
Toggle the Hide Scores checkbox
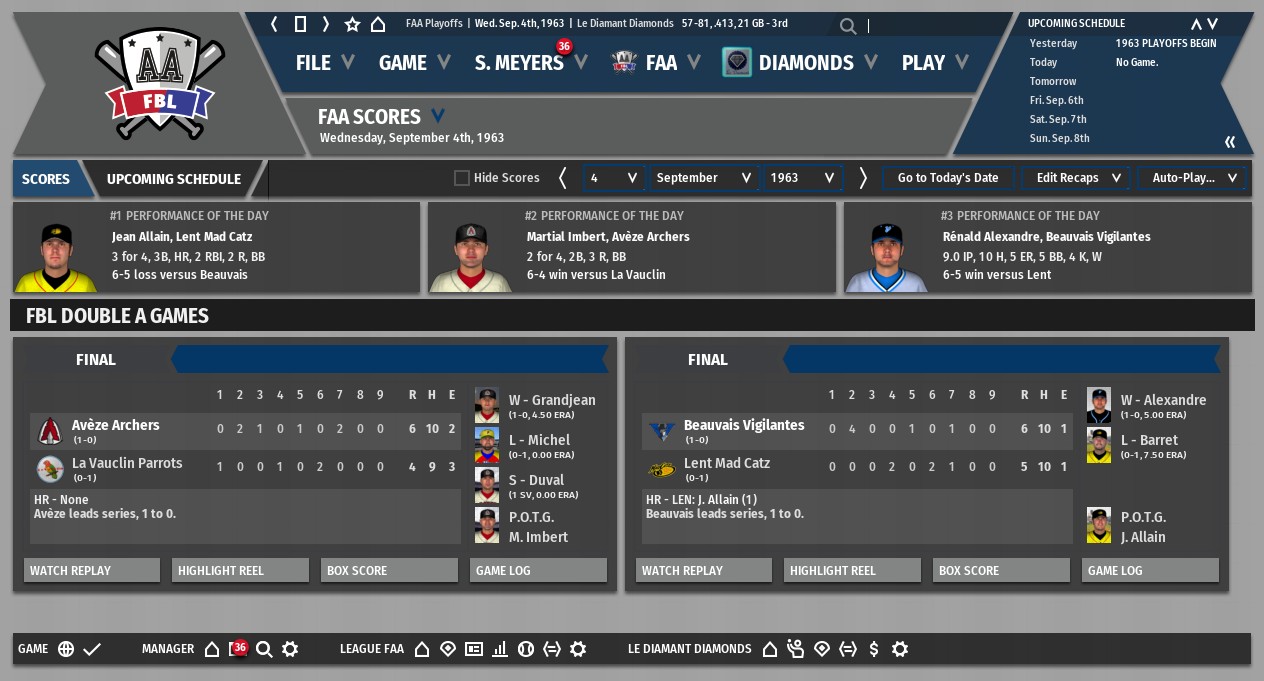point(462,178)
